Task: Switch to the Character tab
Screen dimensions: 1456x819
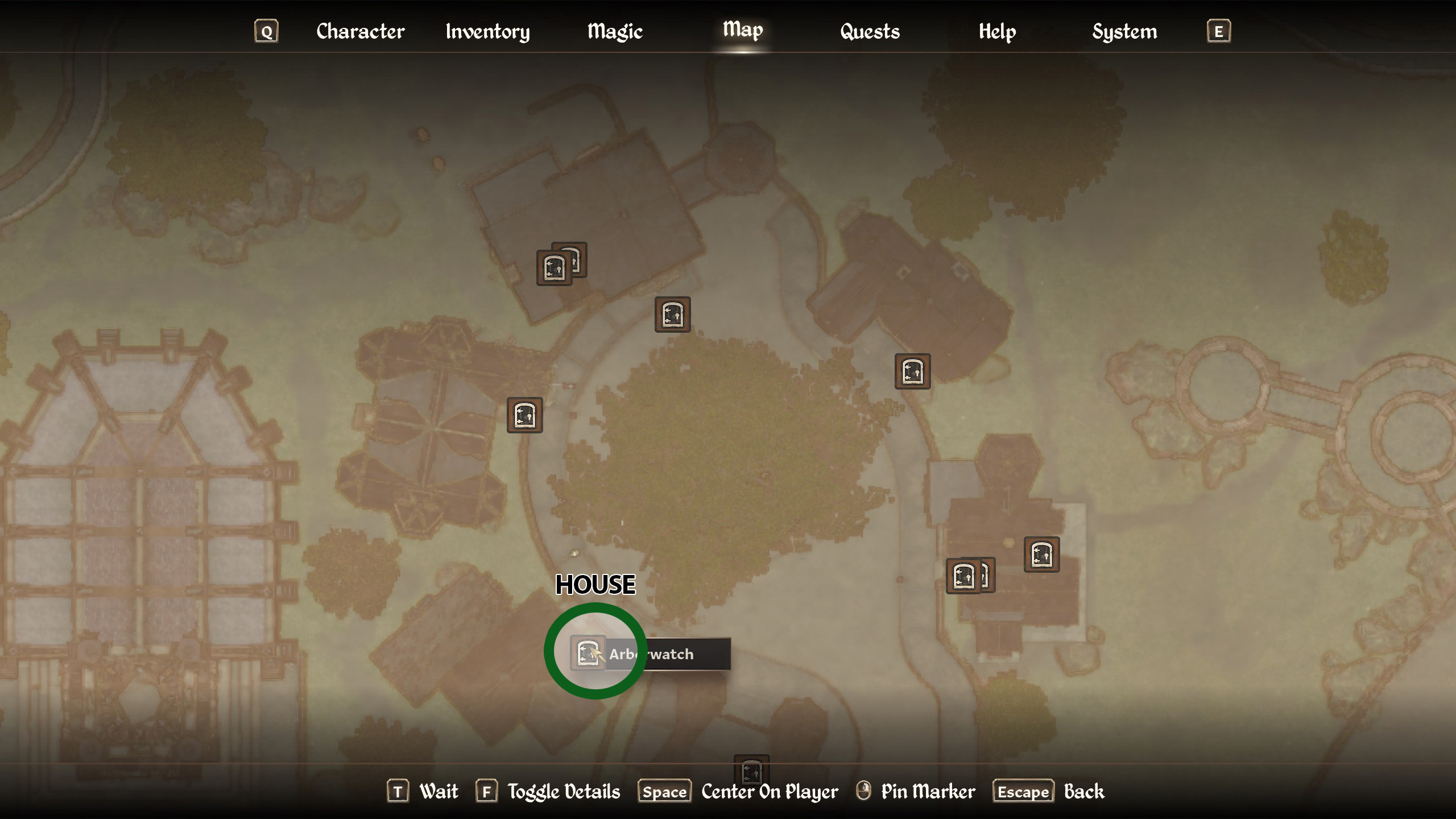Action: tap(361, 31)
